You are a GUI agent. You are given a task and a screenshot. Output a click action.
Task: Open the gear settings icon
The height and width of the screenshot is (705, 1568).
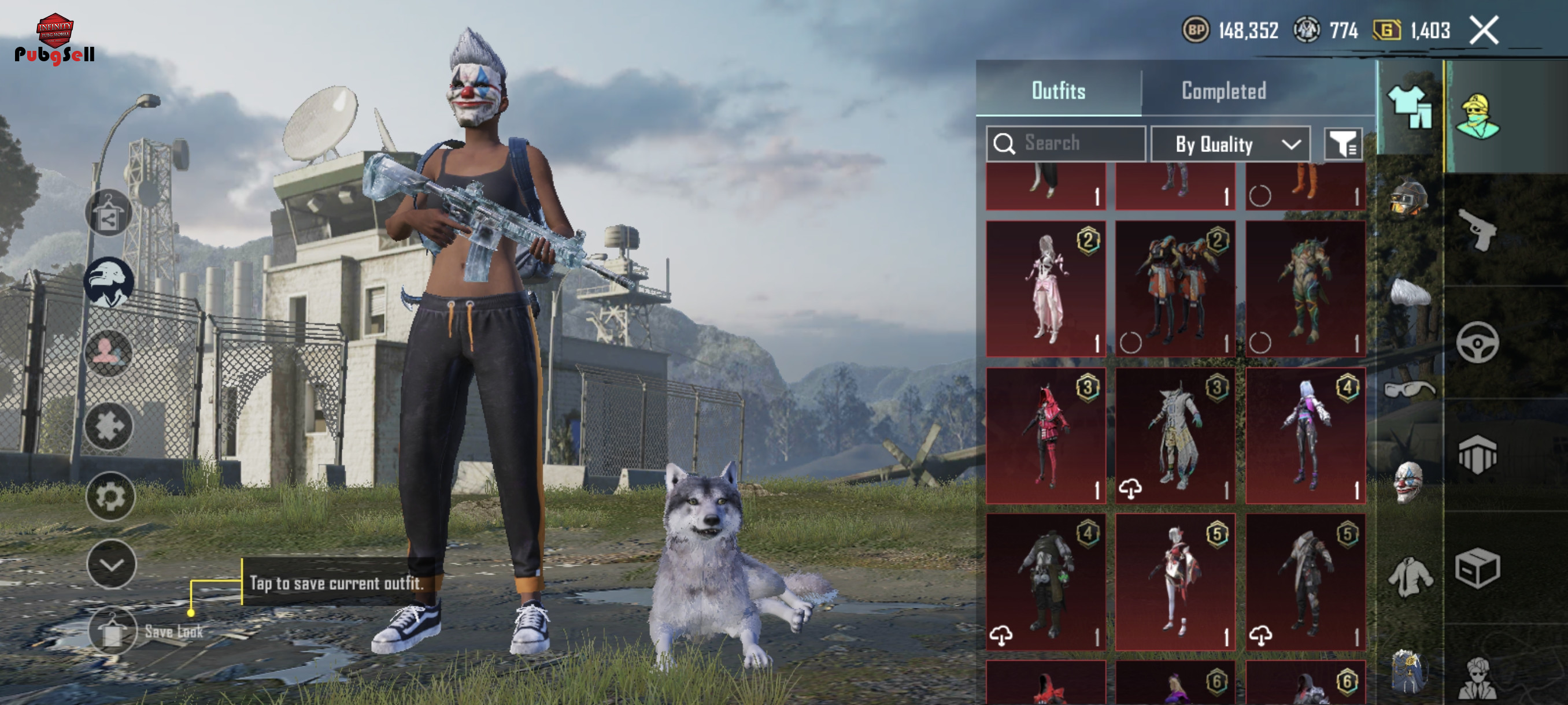[x=110, y=496]
